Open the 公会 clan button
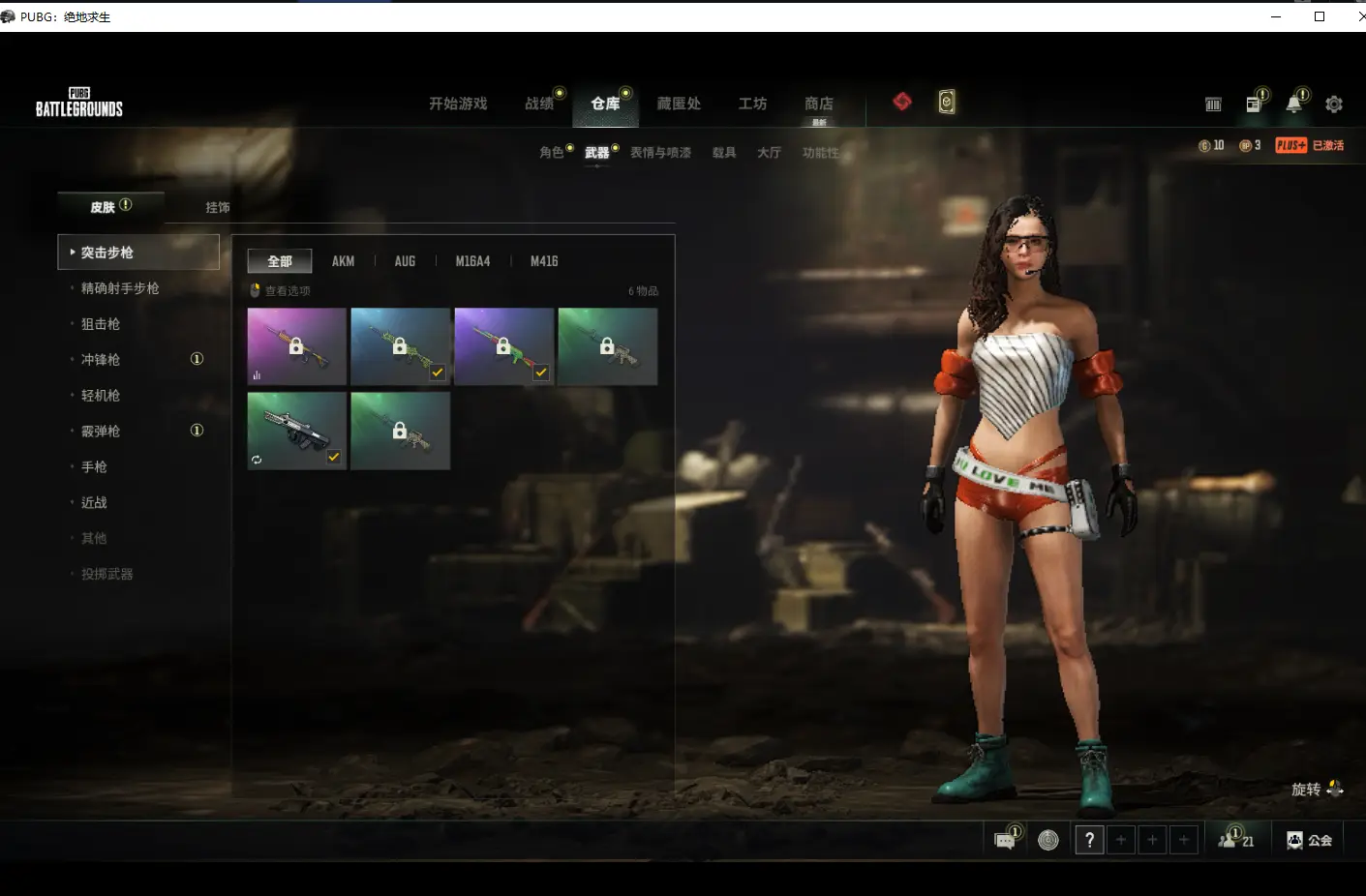This screenshot has width=1366, height=896. pos(1309,841)
